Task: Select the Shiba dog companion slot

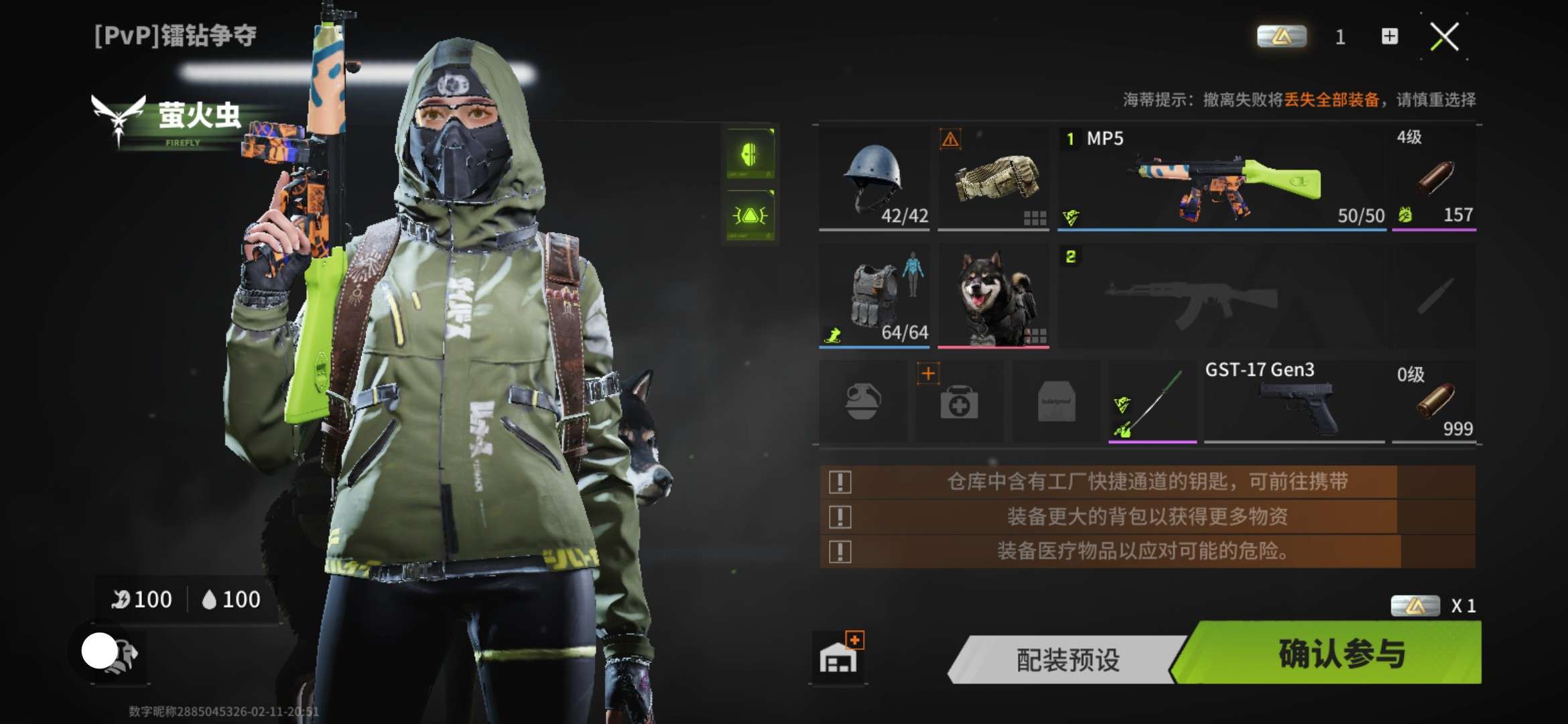Action: 993,296
